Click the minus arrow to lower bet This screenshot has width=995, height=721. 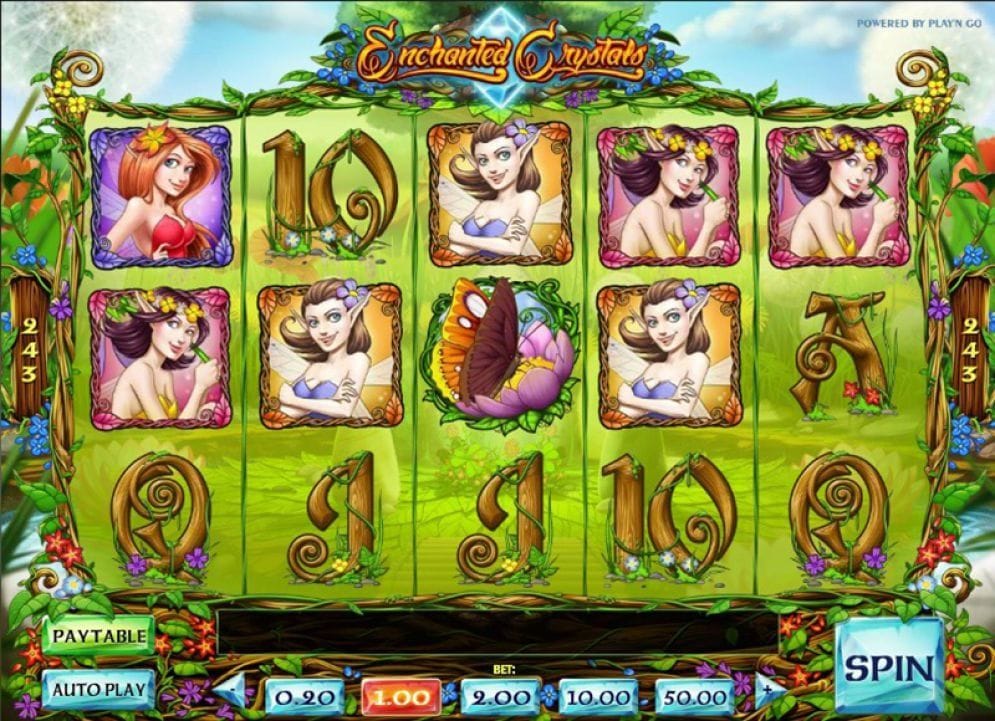click(x=232, y=690)
